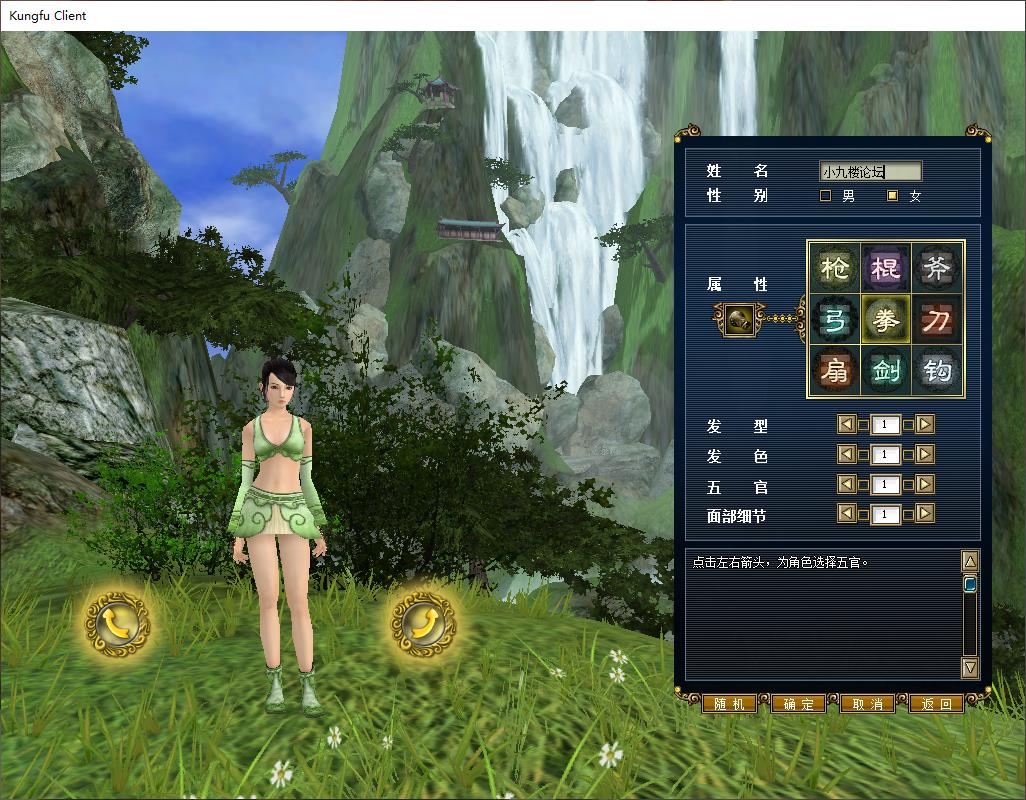This screenshot has height=800, width=1026.
Task: Click the character name input field
Action: click(x=869, y=172)
